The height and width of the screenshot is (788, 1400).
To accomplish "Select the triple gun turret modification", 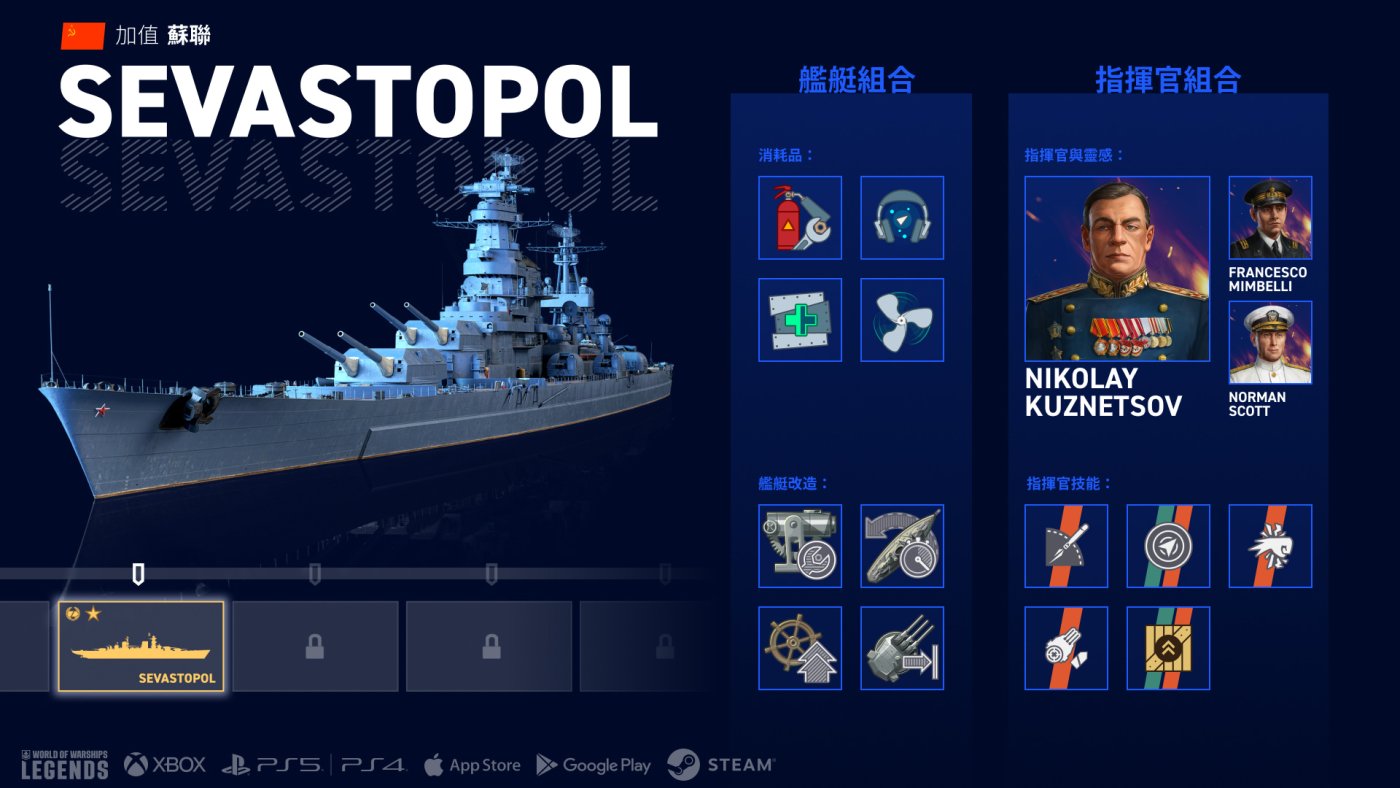I will pyautogui.click(x=902, y=648).
